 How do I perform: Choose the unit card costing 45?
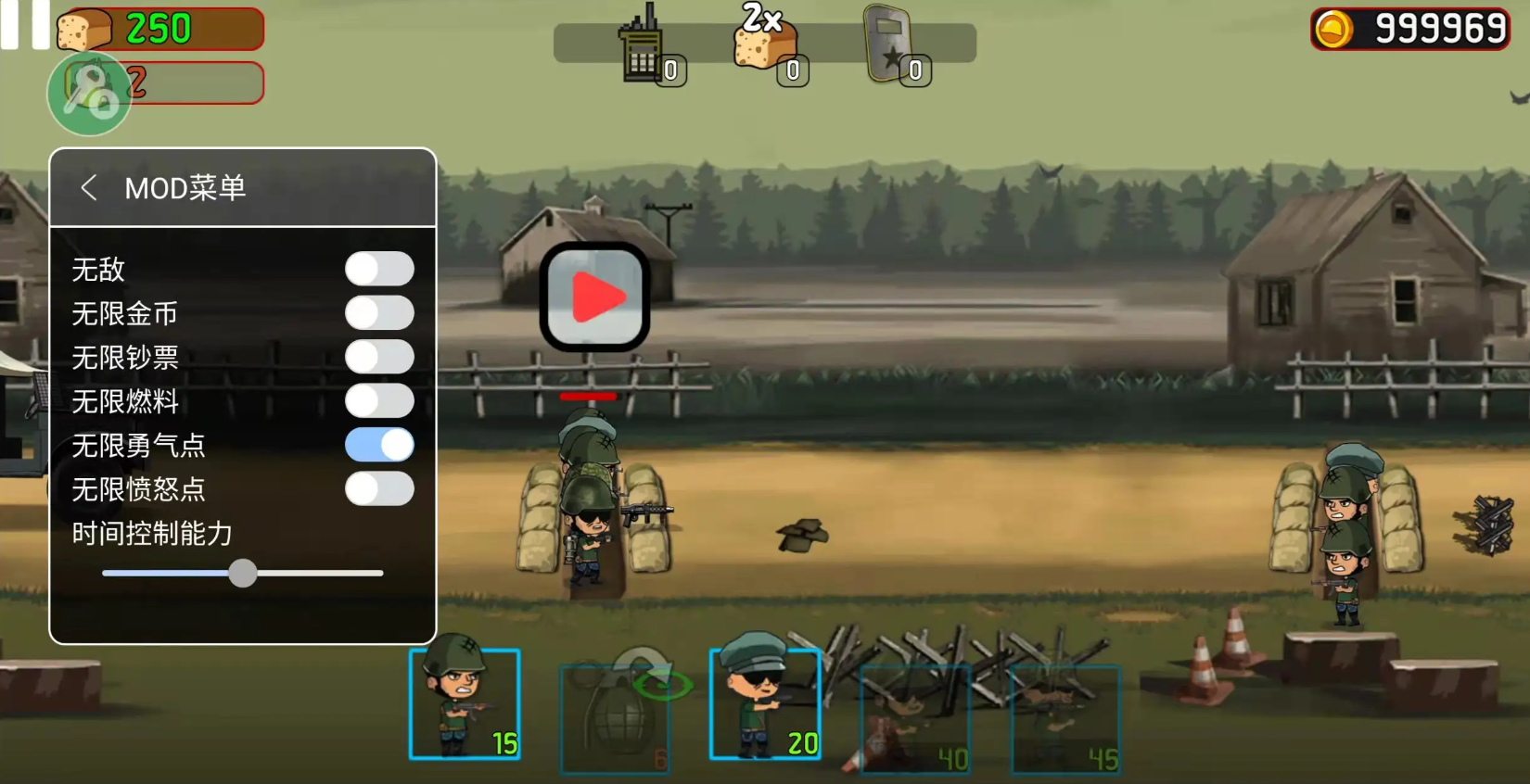[x=1065, y=718]
